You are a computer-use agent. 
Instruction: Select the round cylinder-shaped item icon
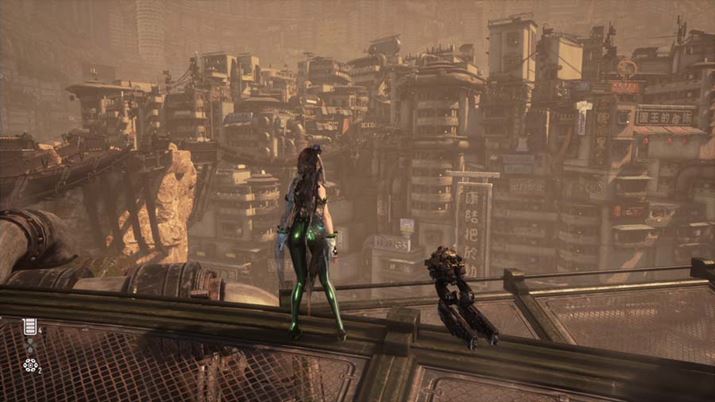pos(31,366)
